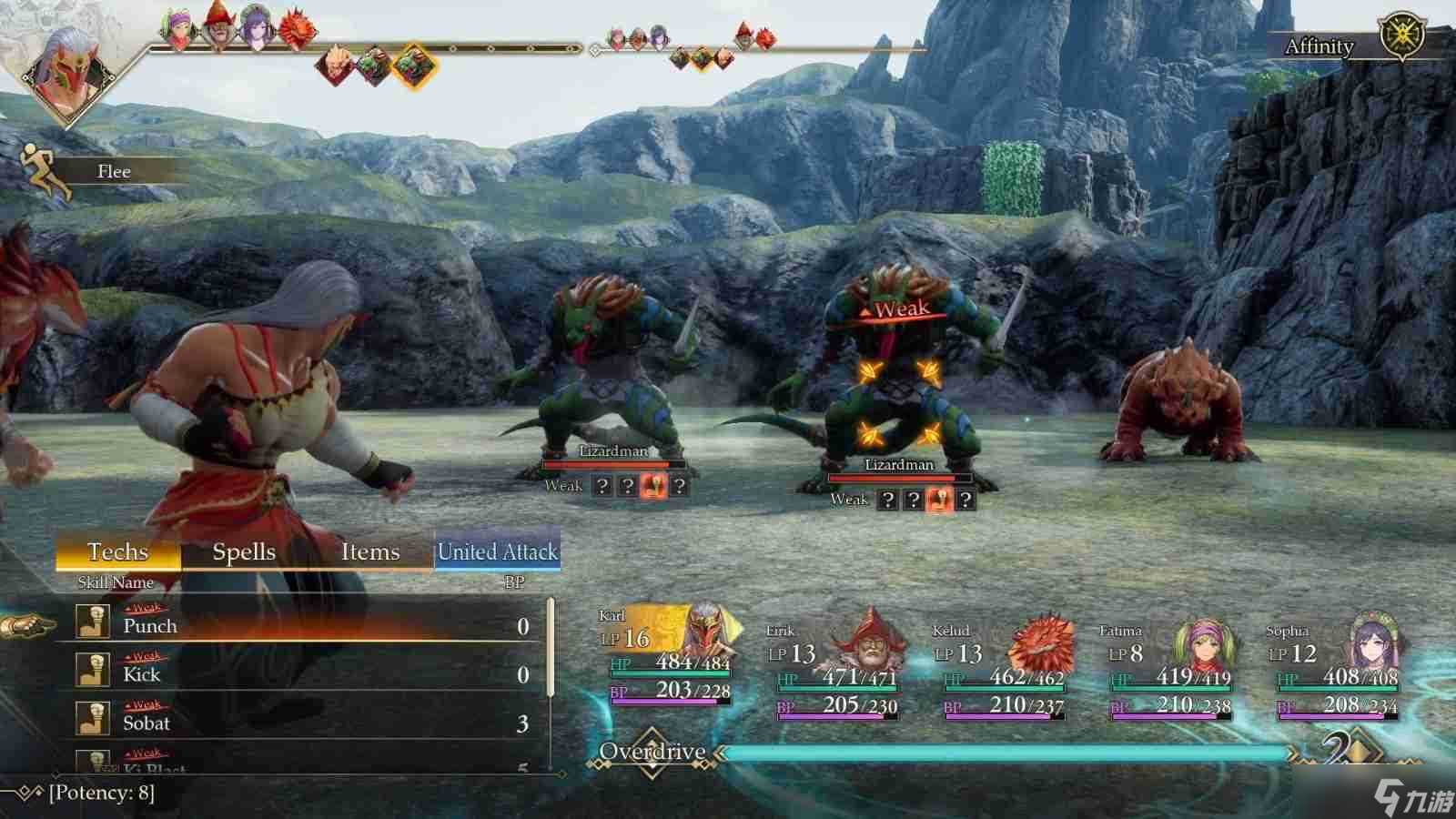The height and width of the screenshot is (819, 1456).
Task: Open the Spells tab
Action: (x=244, y=552)
